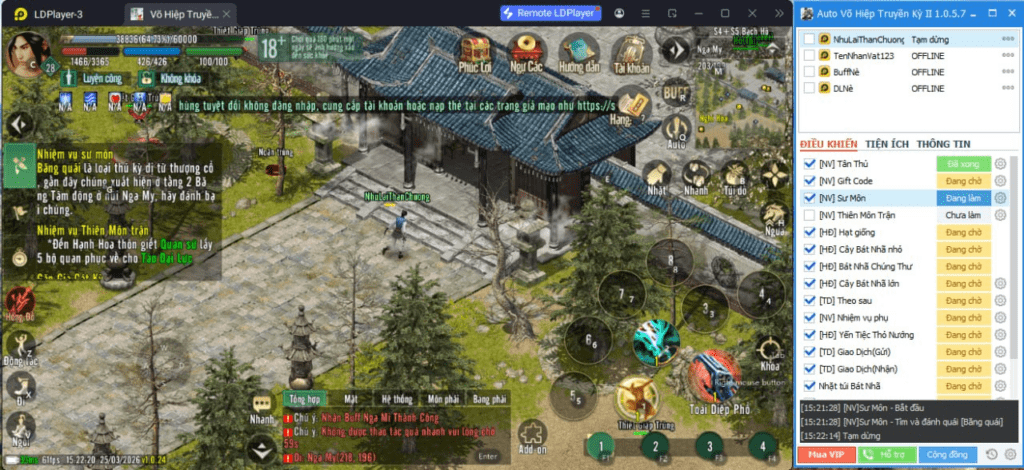Switch chat to the Hệ thống tab
The height and width of the screenshot is (470, 1024).
[x=396, y=399]
